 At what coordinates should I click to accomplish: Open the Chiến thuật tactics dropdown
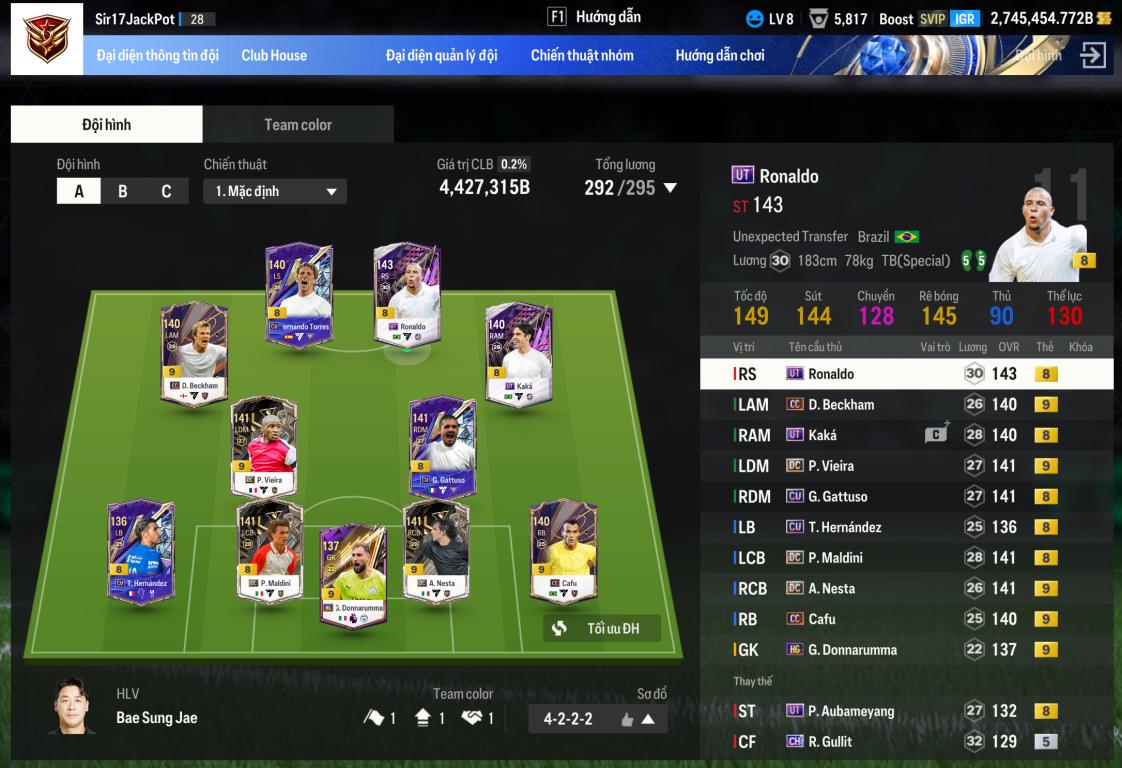[275, 191]
